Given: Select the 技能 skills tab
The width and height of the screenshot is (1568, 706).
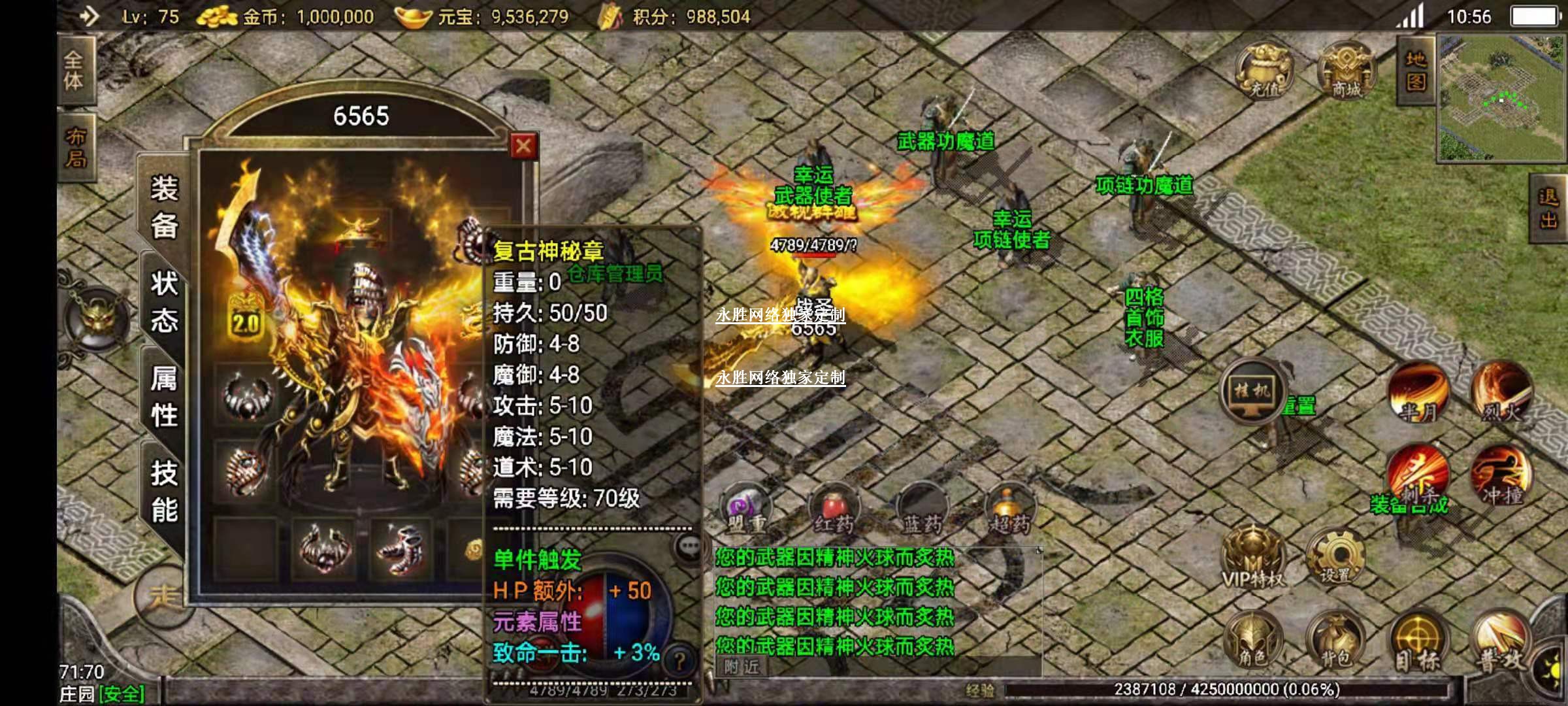Looking at the screenshot, I should (164, 491).
